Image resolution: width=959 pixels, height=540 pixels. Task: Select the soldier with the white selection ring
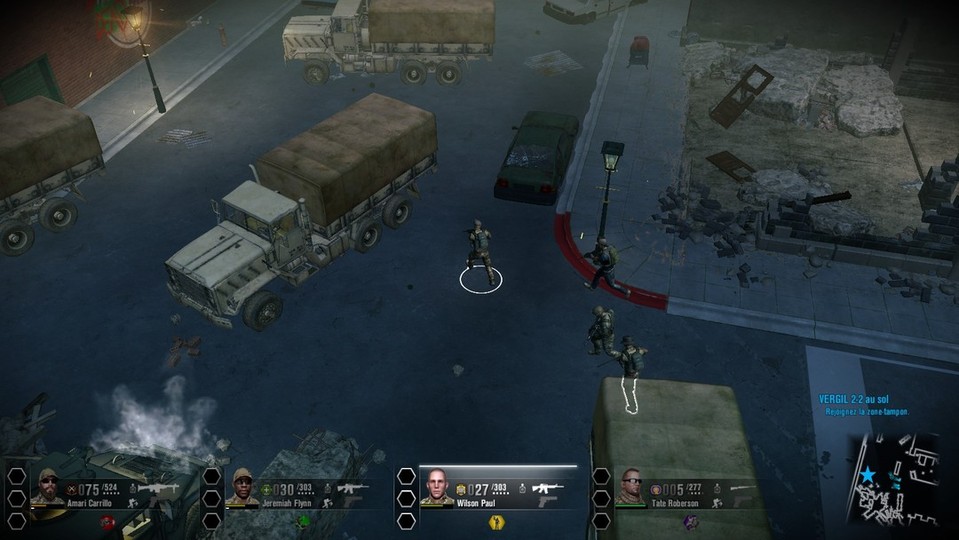[x=481, y=252]
